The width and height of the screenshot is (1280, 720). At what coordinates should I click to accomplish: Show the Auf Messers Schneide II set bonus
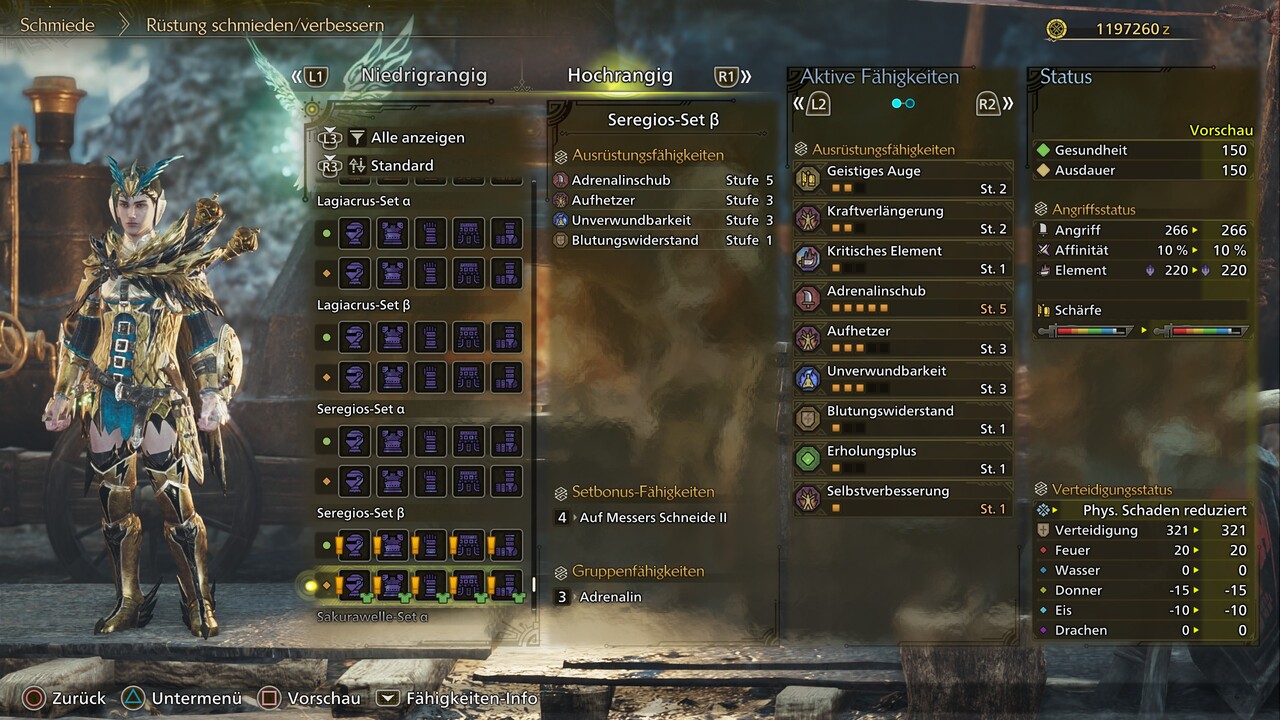tap(652, 518)
